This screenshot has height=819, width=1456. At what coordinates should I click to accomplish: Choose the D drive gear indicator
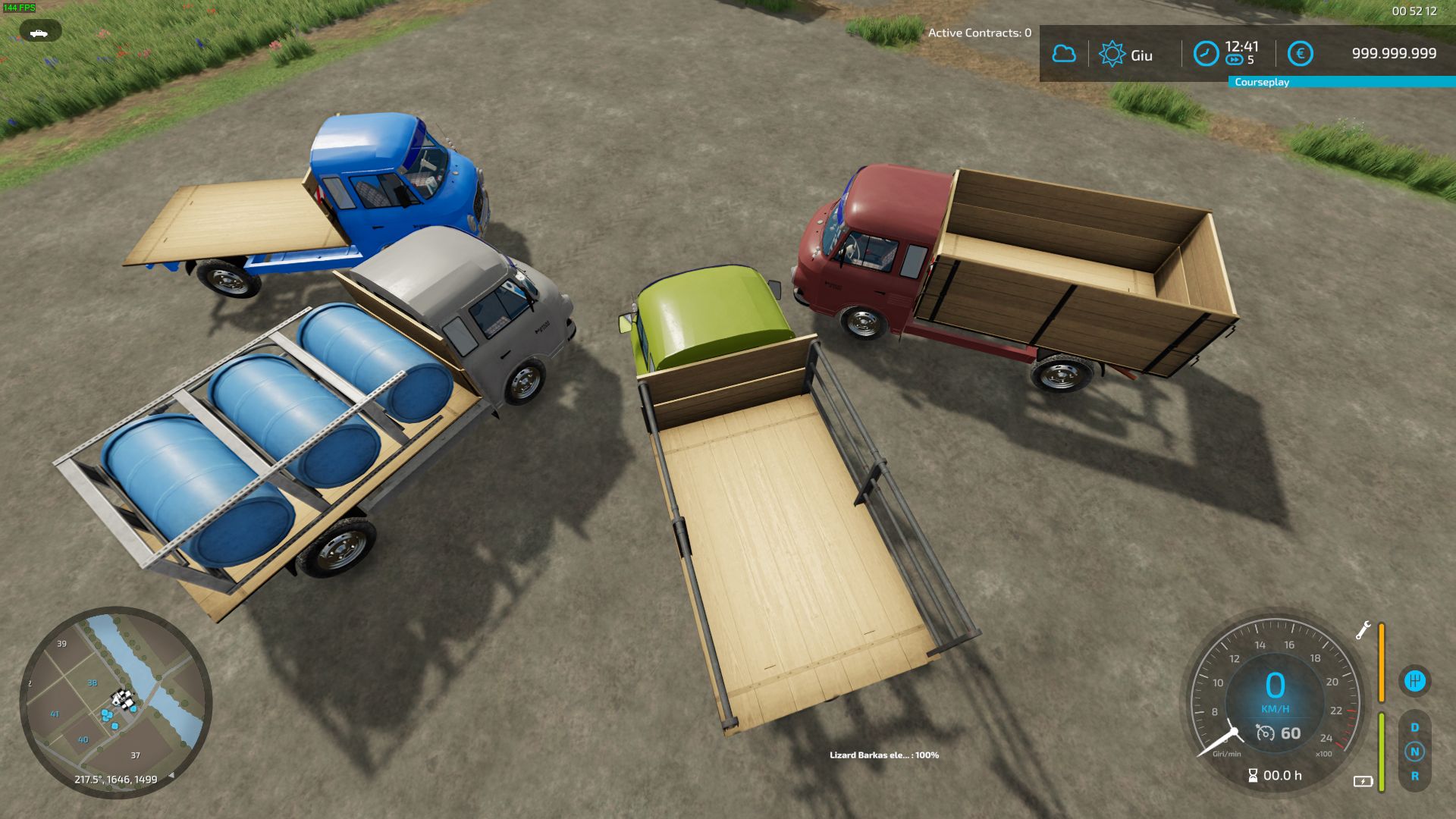tap(1414, 727)
